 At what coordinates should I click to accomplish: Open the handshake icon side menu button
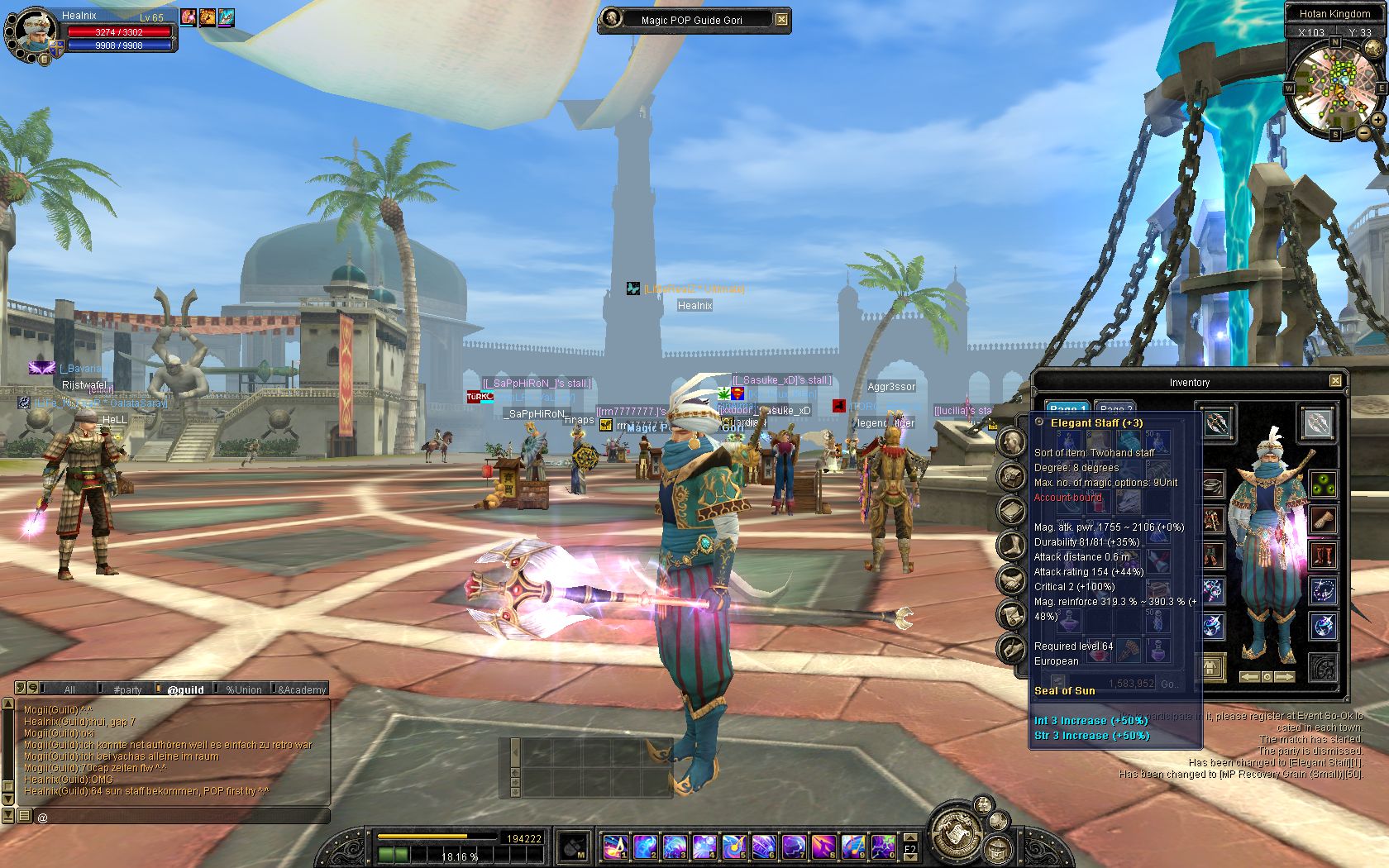tap(1010, 581)
